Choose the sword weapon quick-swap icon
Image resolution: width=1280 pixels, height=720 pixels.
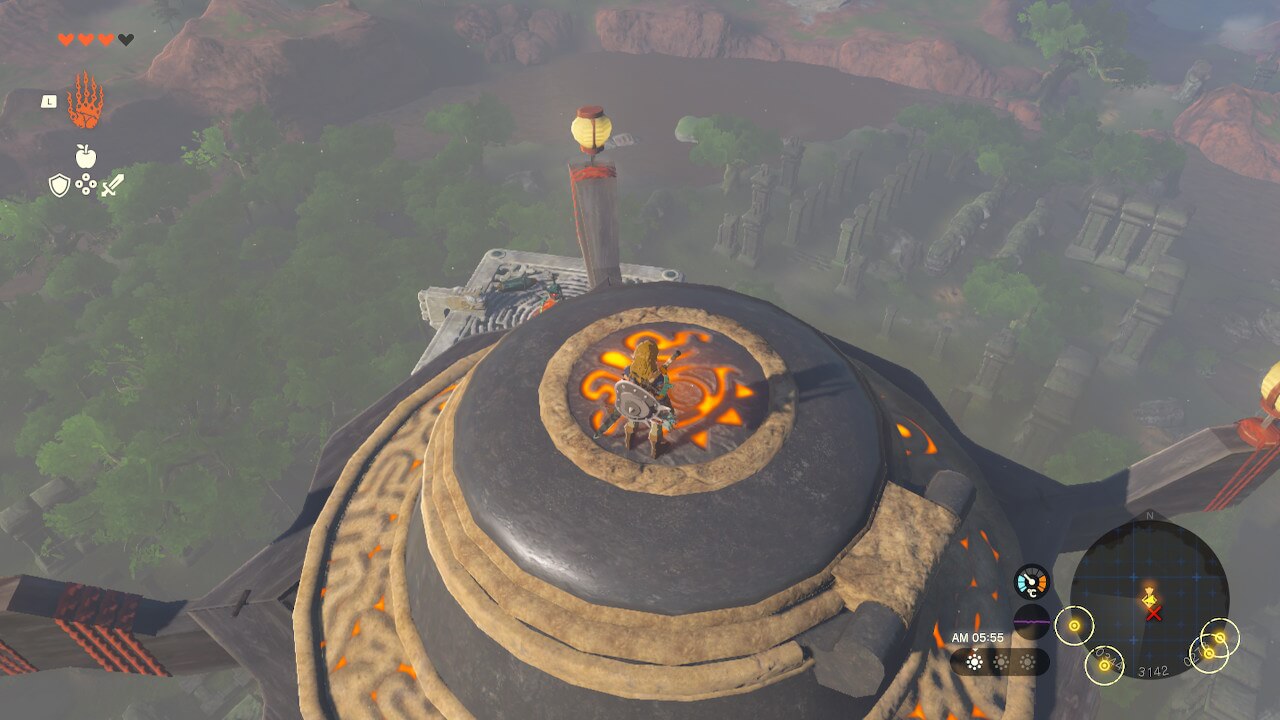[x=112, y=185]
